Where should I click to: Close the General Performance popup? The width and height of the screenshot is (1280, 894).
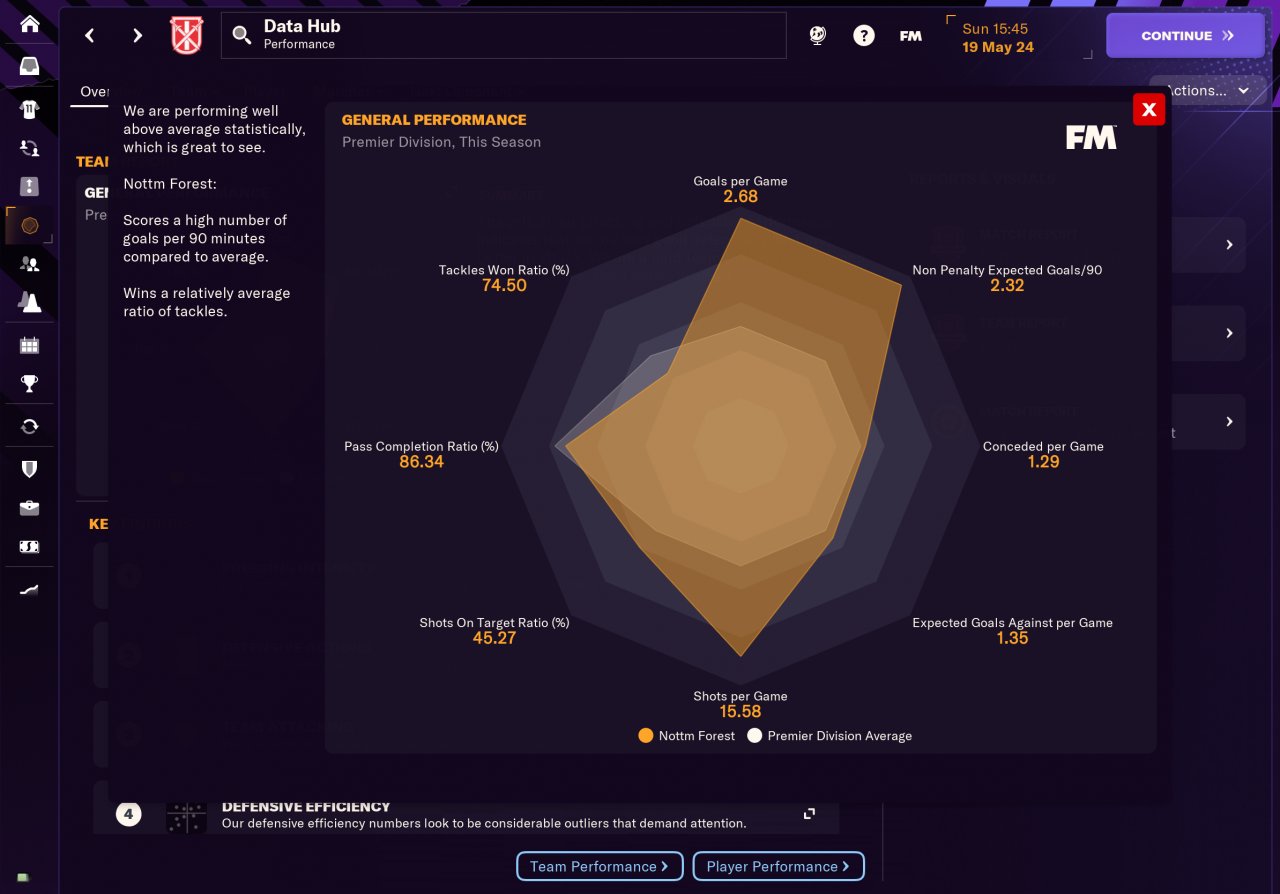point(1149,110)
